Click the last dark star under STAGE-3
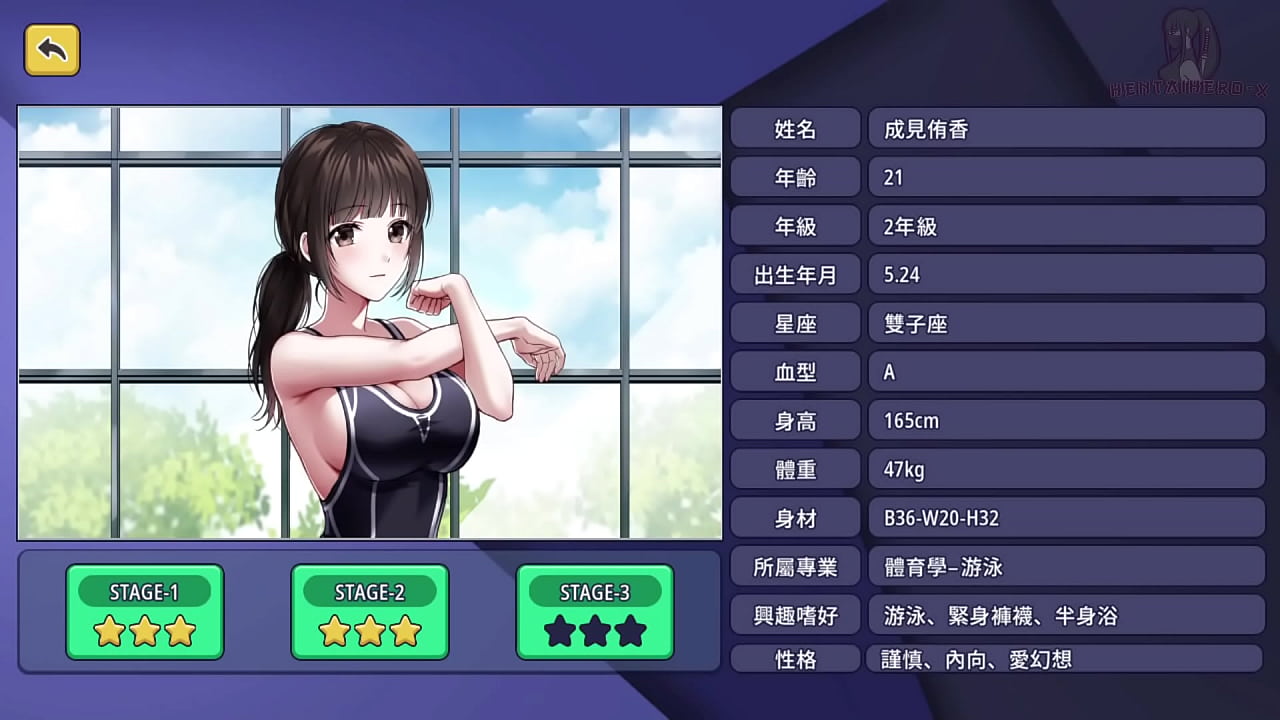The width and height of the screenshot is (1280, 720). tap(629, 631)
